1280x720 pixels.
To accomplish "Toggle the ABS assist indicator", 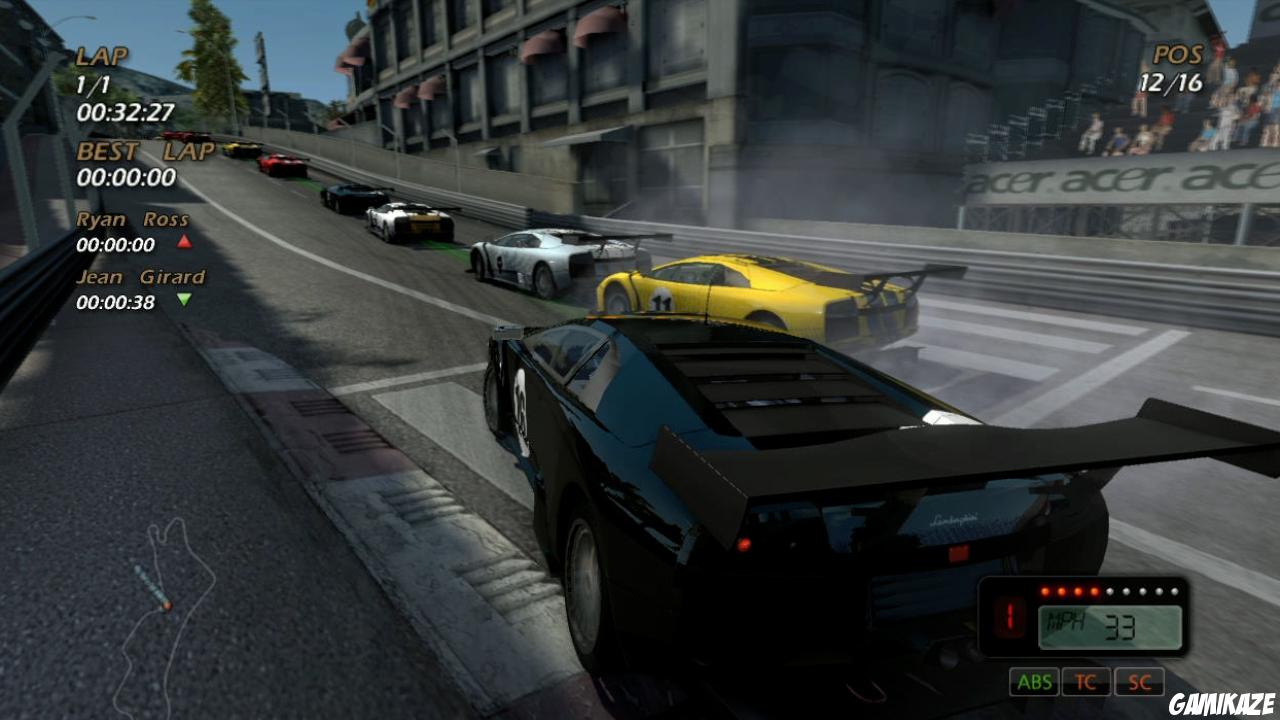I will pyautogui.click(x=1035, y=683).
